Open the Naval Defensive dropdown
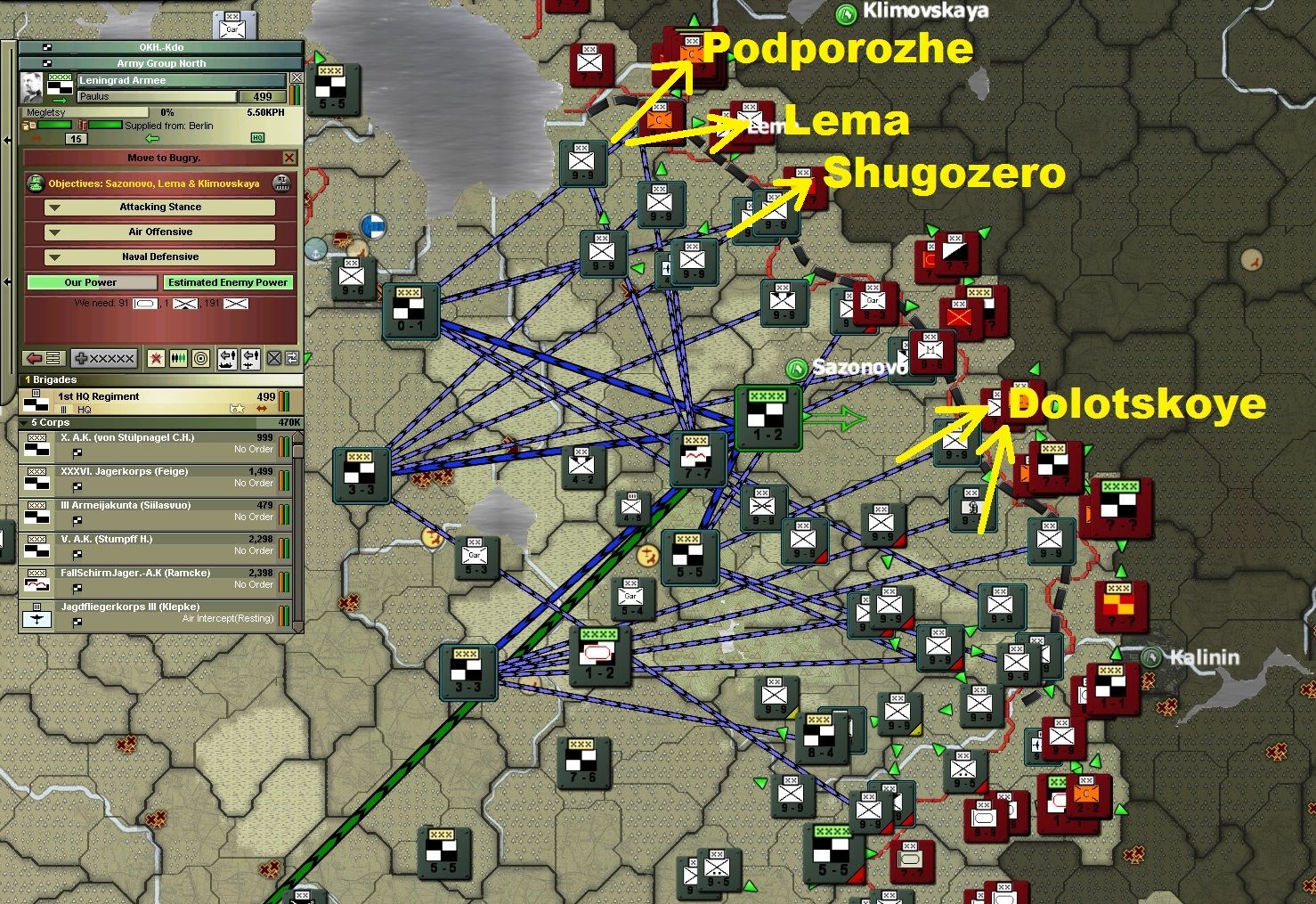1316x904 pixels. (161, 257)
